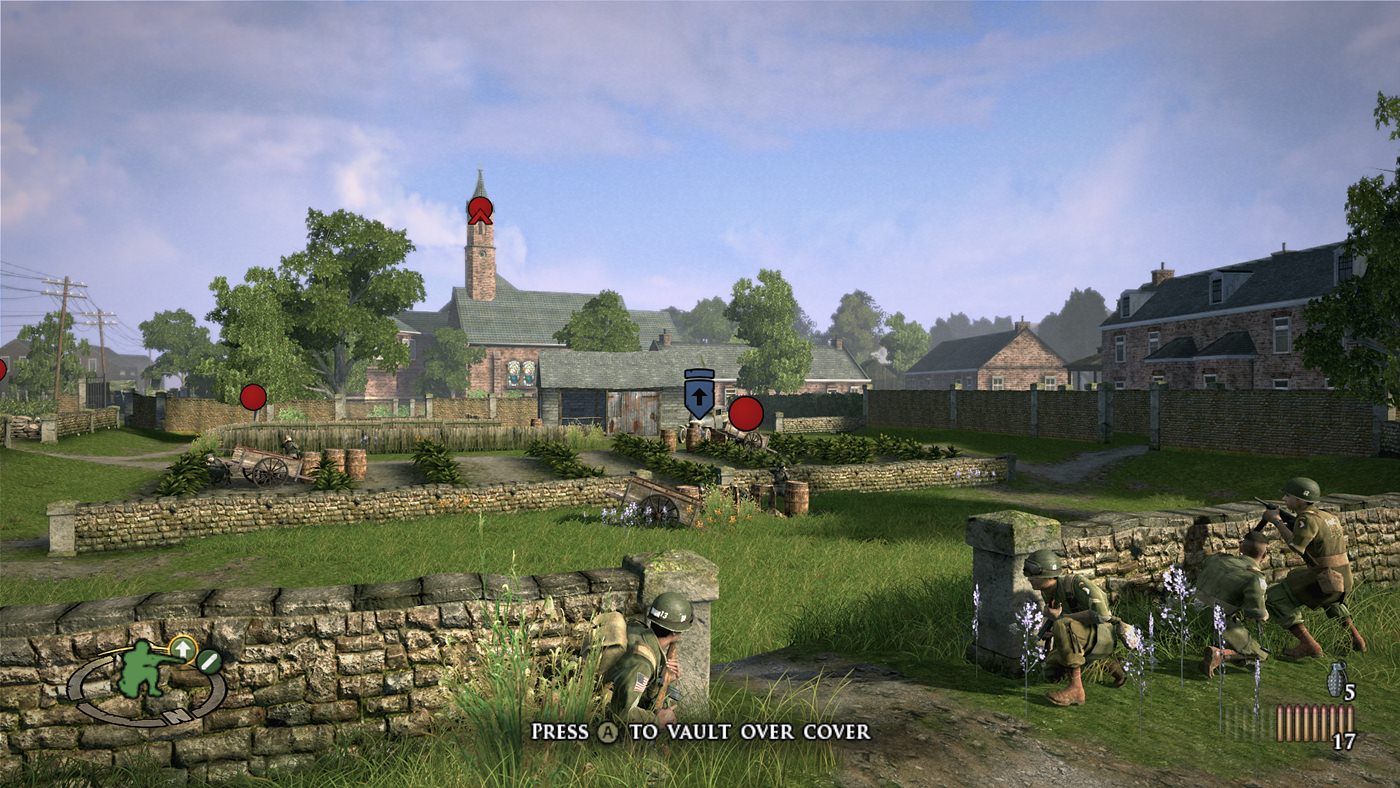This screenshot has width=1400, height=788.
Task: Select the grenade icon
Action: tap(1334, 680)
